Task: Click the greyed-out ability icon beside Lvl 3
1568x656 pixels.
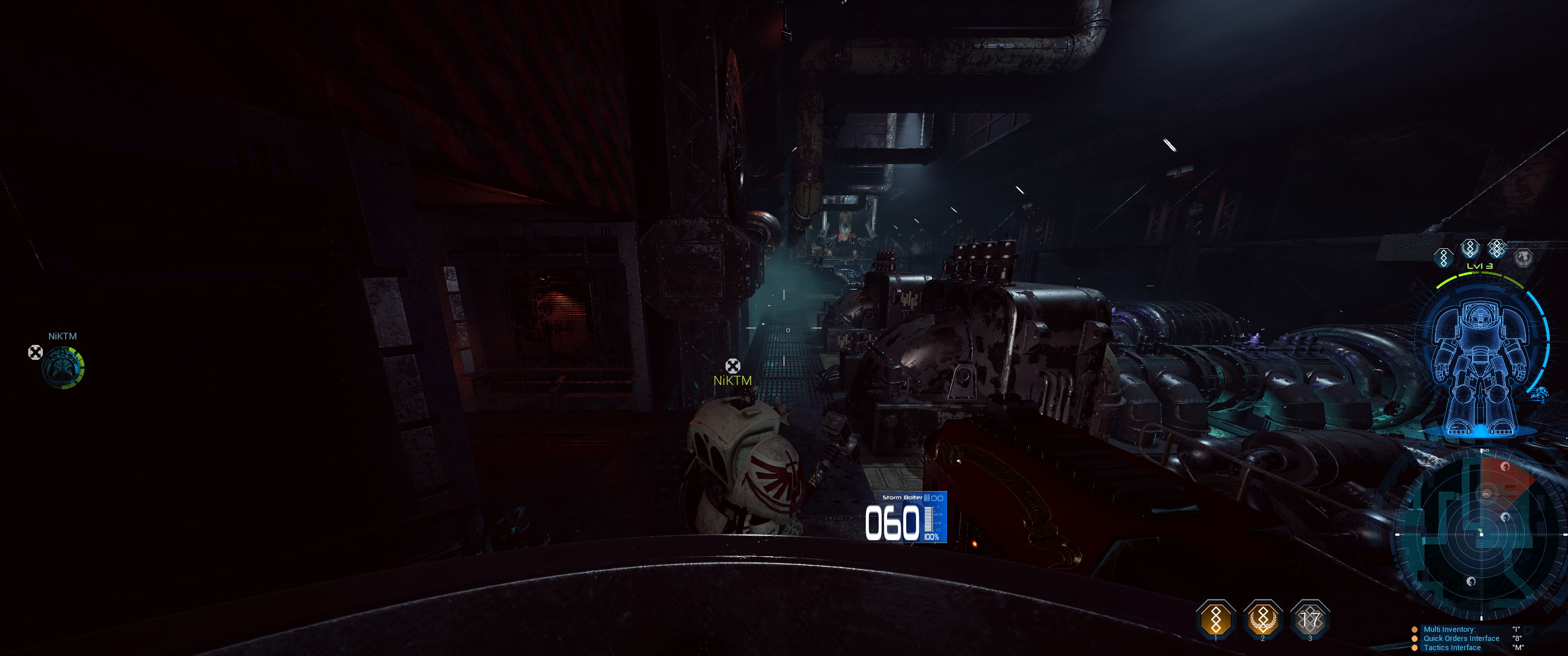Action: pyautogui.click(x=1524, y=257)
